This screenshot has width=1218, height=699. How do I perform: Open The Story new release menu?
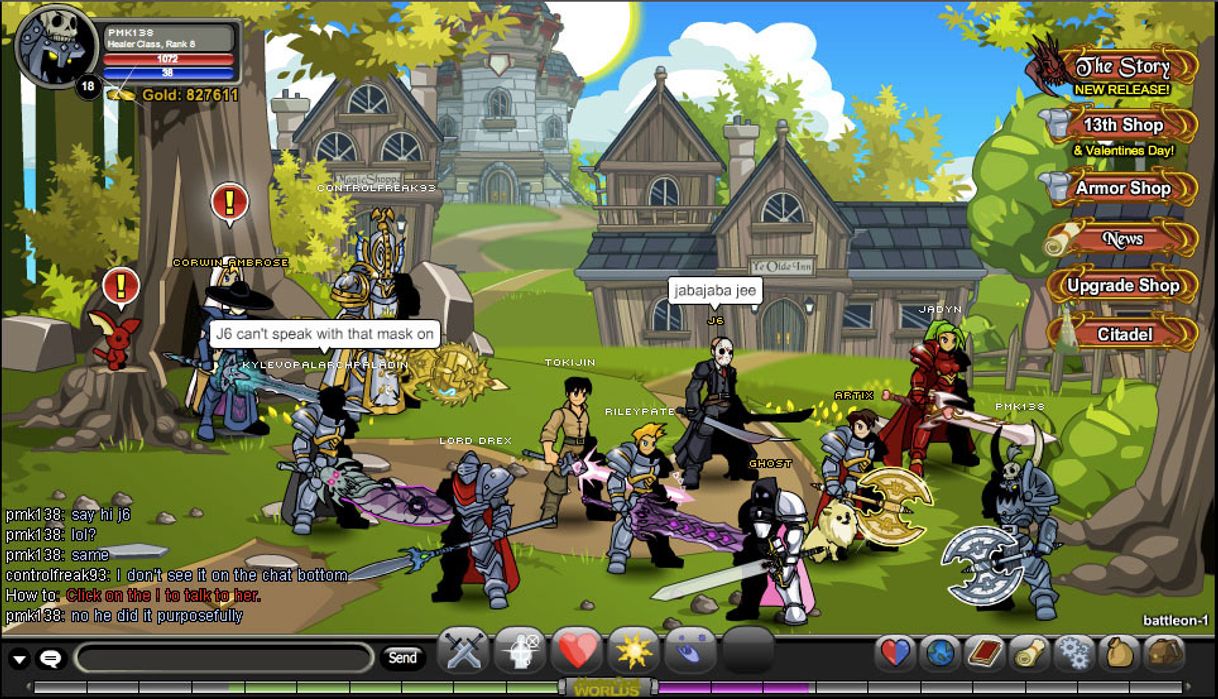(x=1121, y=68)
